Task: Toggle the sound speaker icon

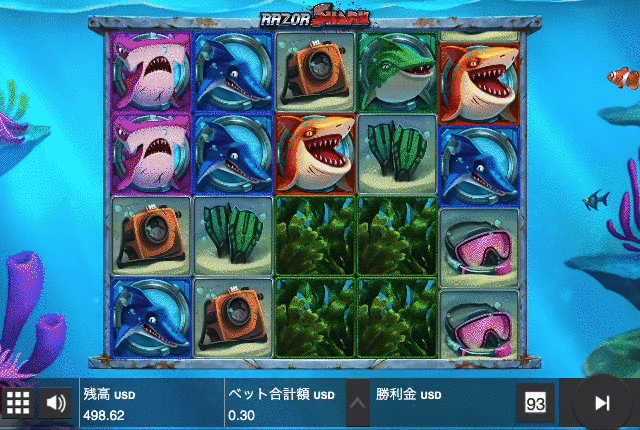Action: coord(56,403)
